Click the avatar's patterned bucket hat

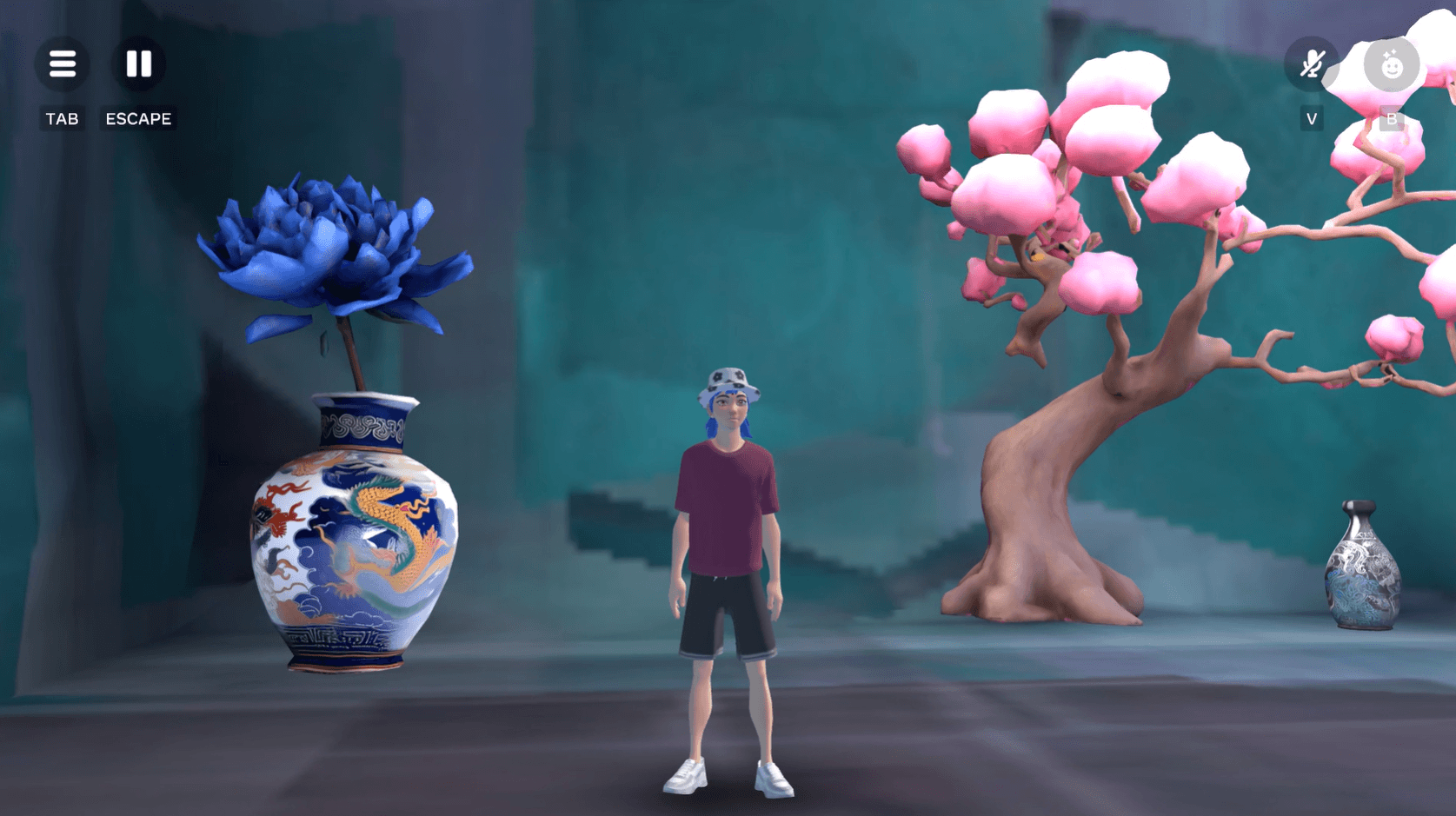tap(728, 387)
